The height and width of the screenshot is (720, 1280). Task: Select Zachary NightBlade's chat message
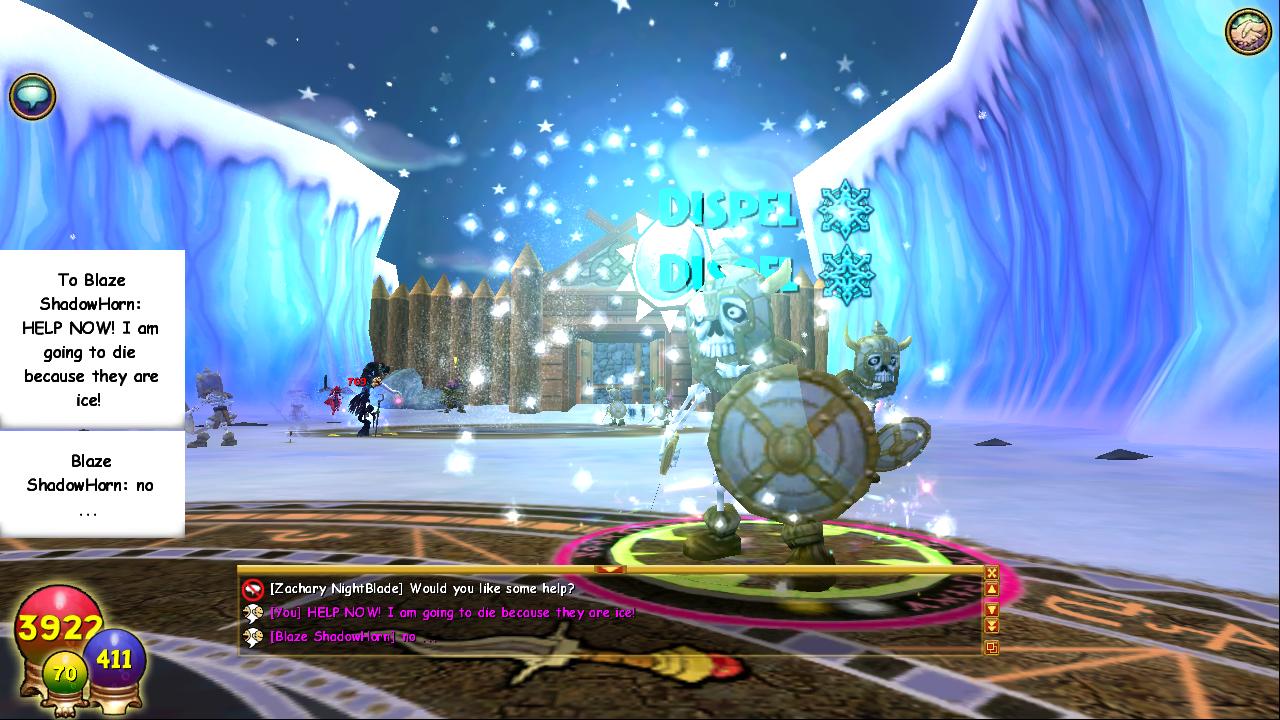click(420, 589)
